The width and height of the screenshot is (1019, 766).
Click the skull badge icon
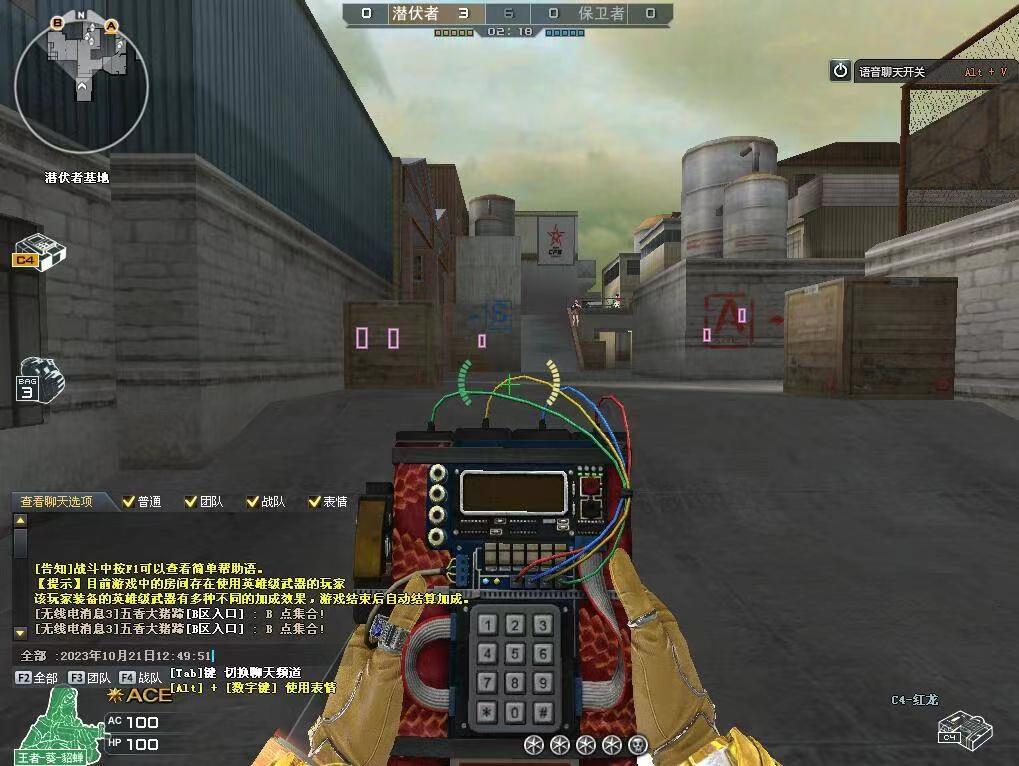[x=637, y=744]
